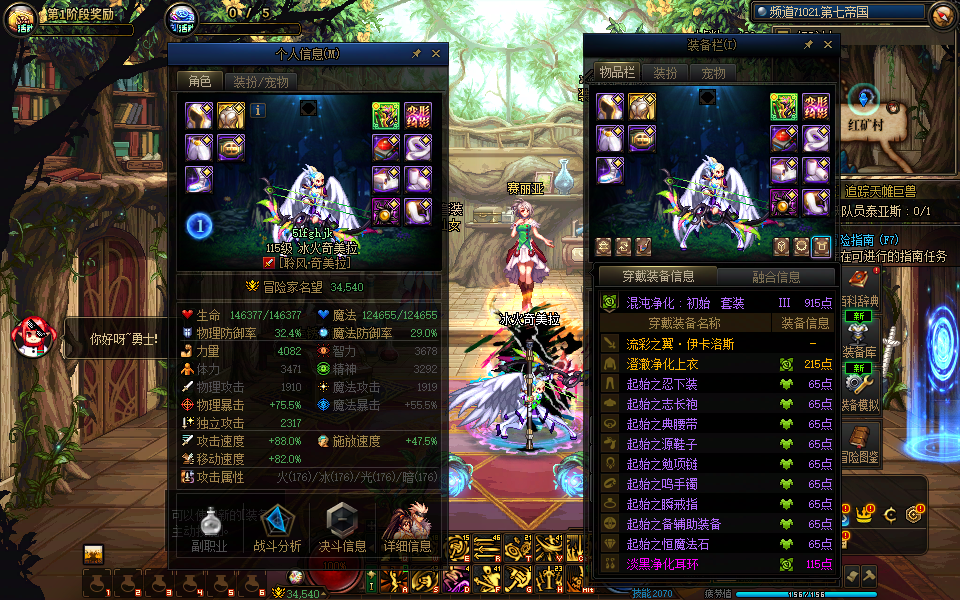Screen dimensions: 960x600
Task: Select the 角色 character tab
Action: pos(199,82)
